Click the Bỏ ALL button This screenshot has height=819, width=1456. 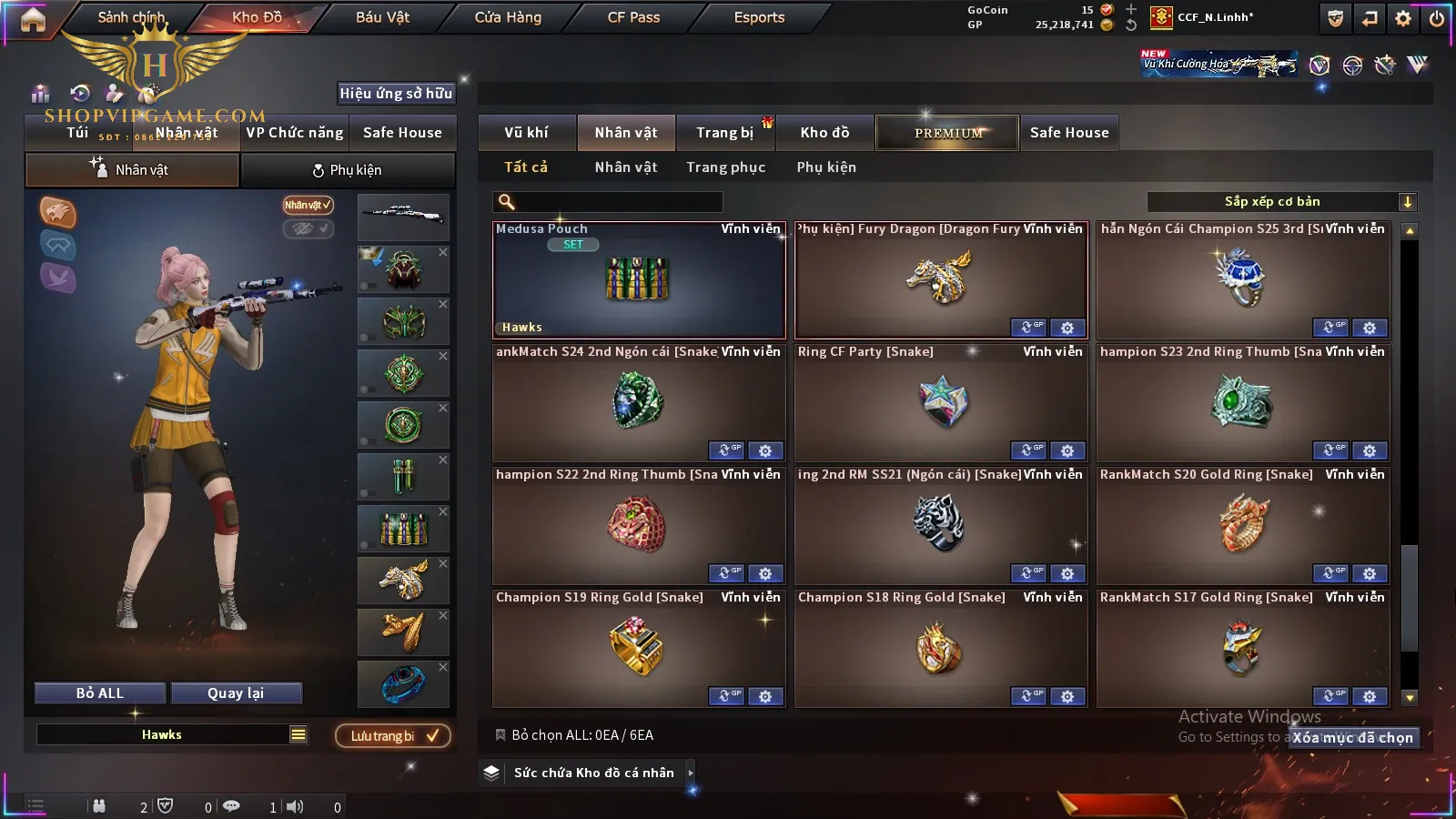click(100, 693)
